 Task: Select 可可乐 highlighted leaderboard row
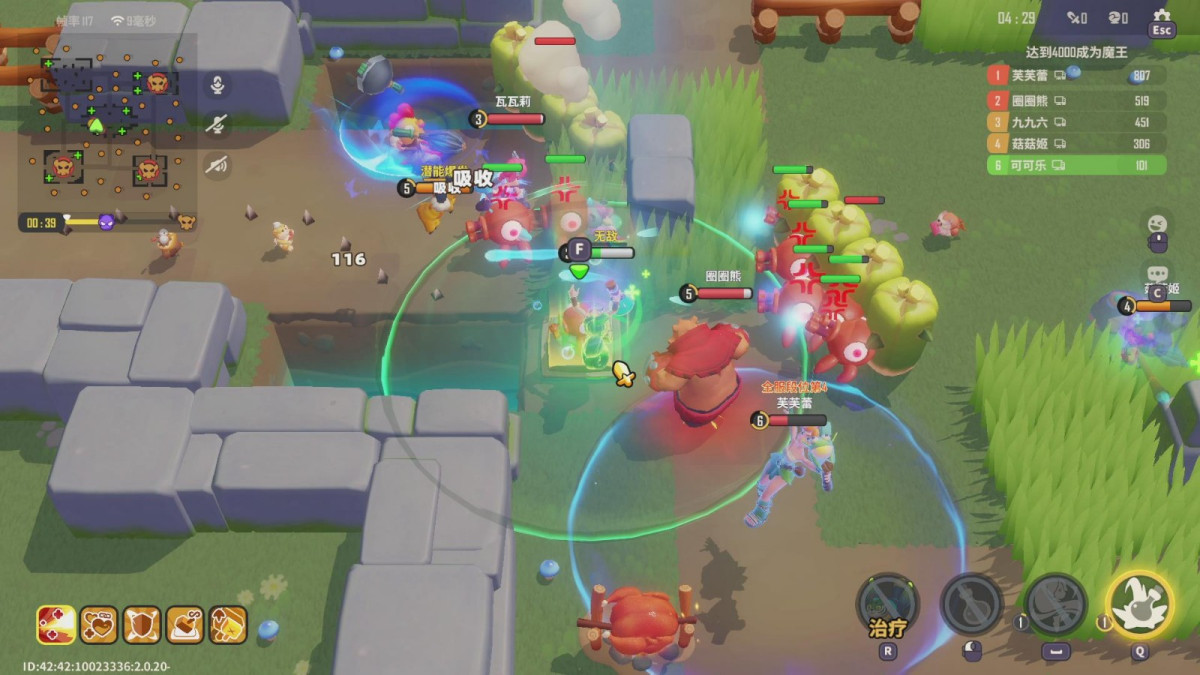tap(1075, 165)
